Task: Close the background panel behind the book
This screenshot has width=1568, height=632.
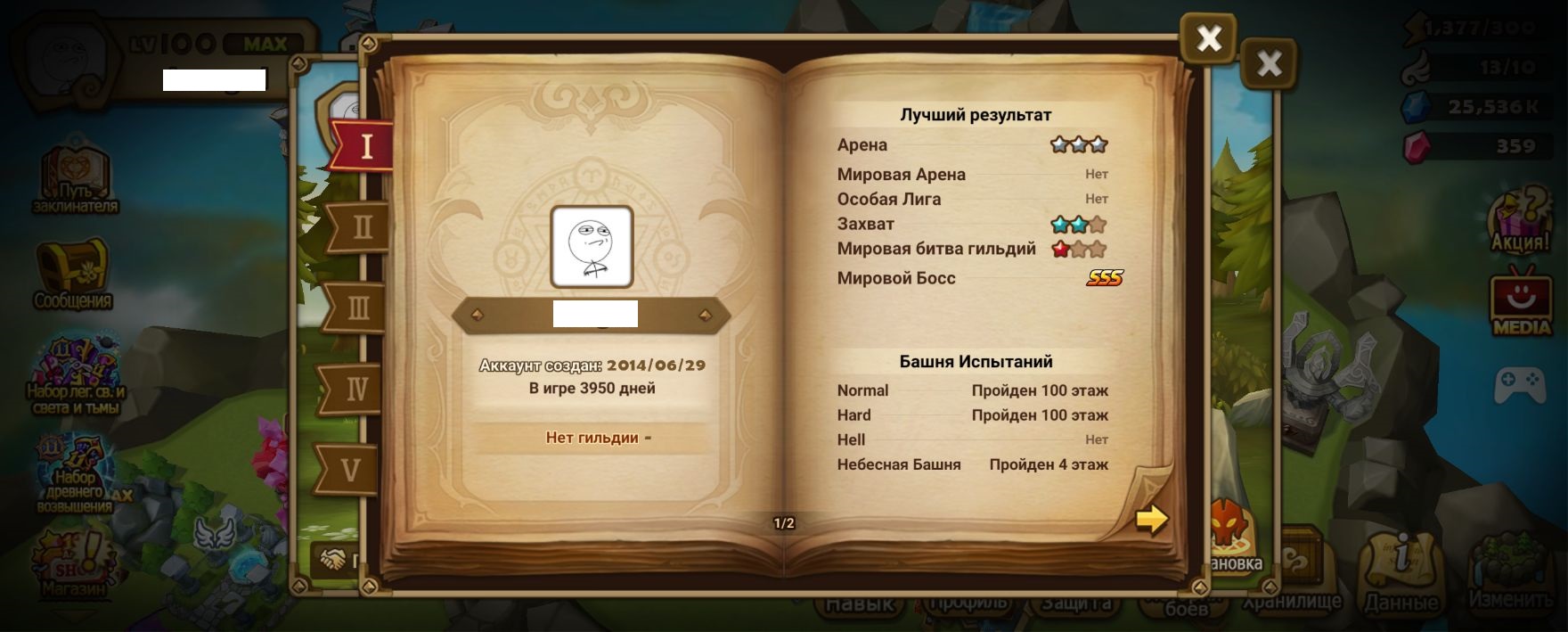Action: 1269,63
